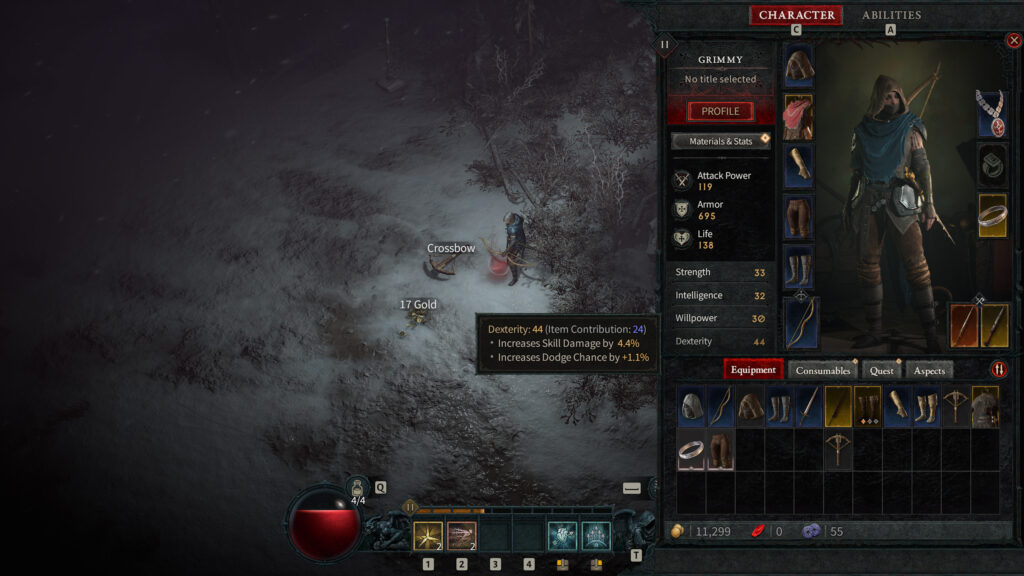Use the arrow barrage skill in slot 2
The width and height of the screenshot is (1024, 576).
point(461,537)
